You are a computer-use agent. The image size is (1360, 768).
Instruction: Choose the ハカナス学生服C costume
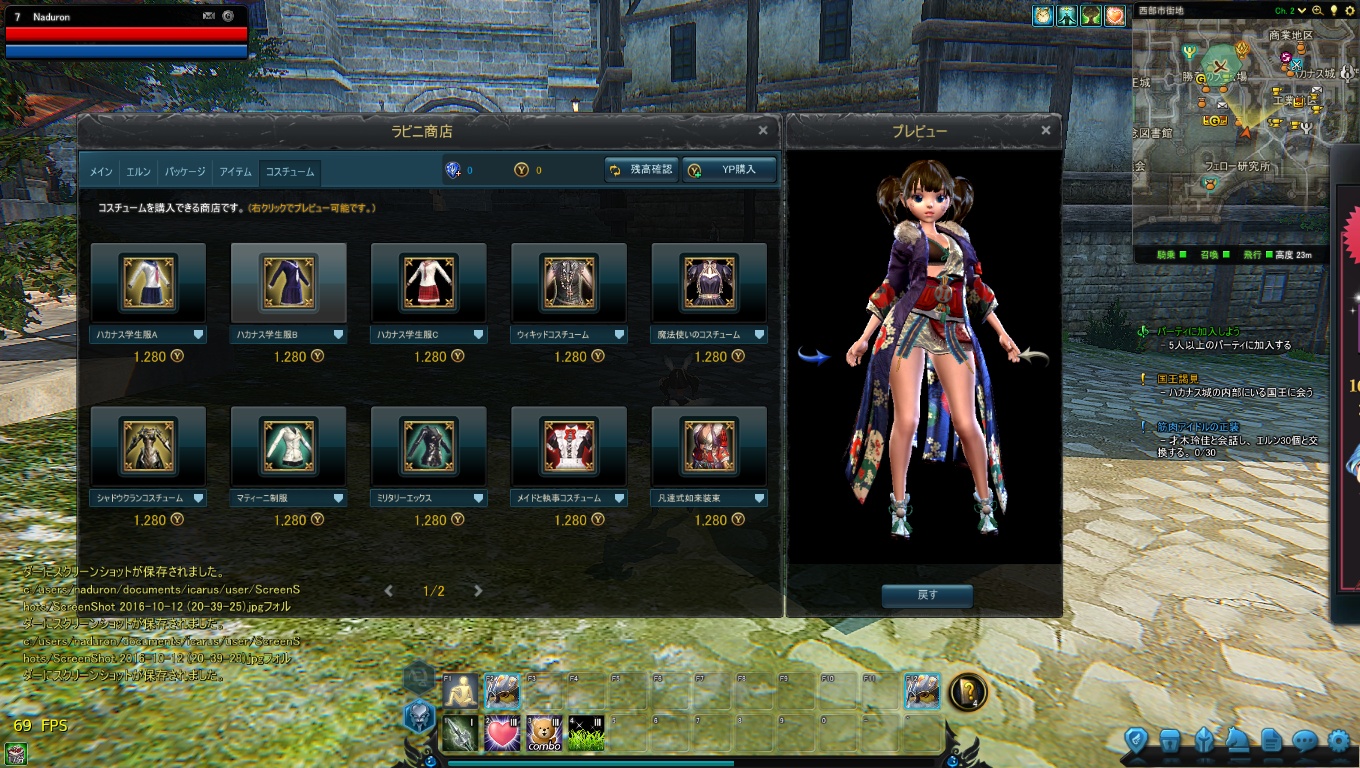428,283
